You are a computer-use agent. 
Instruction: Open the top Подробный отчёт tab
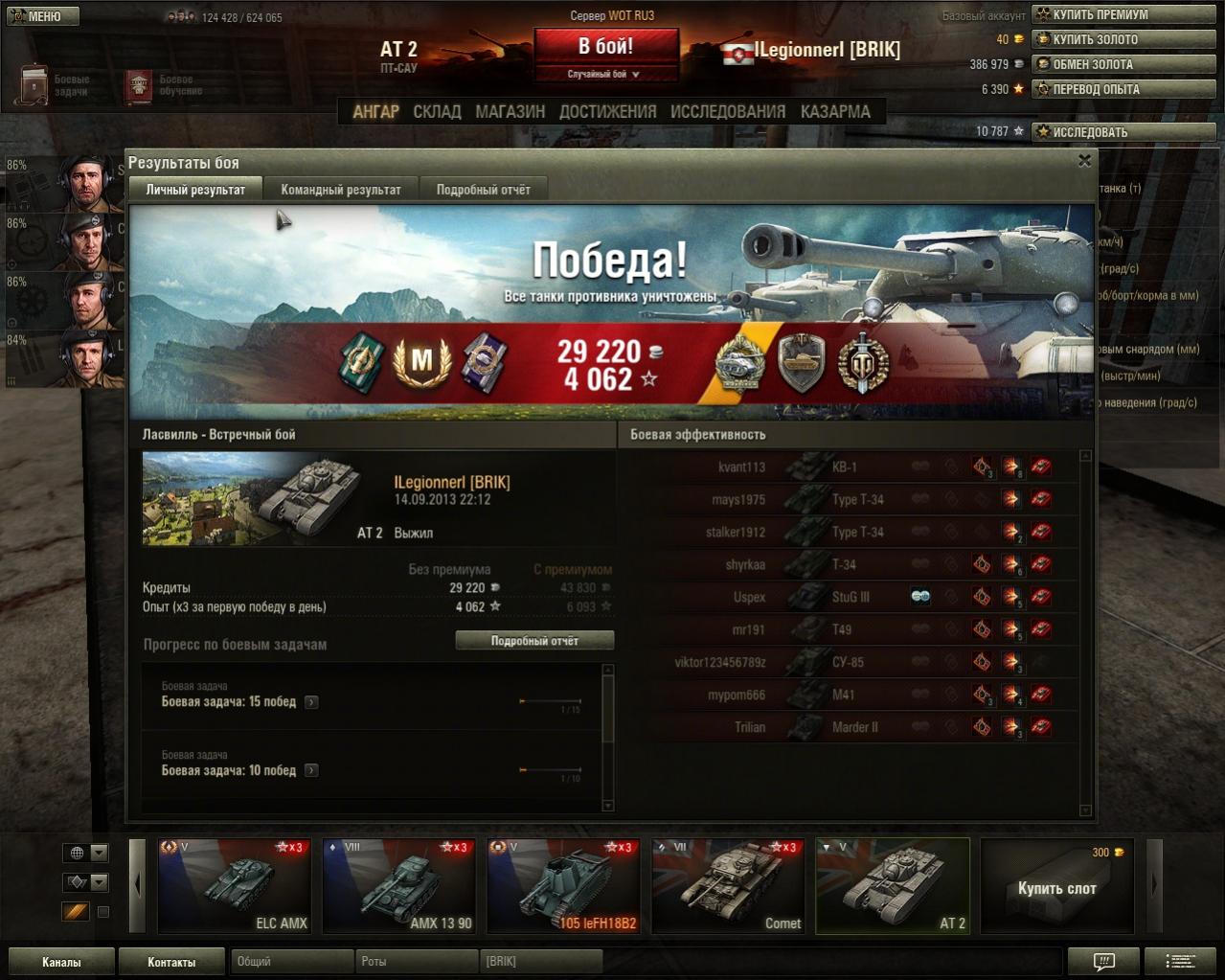coord(483,190)
